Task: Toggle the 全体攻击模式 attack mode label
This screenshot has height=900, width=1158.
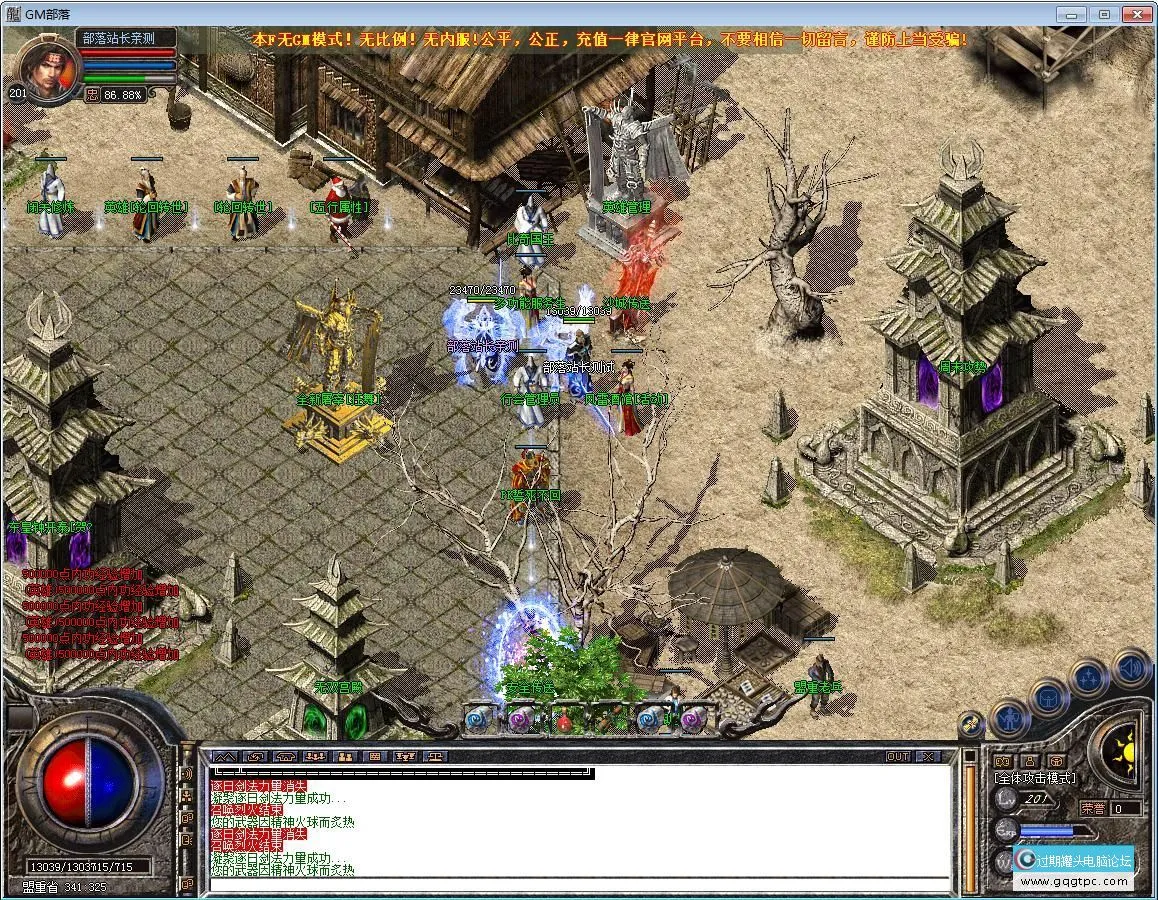Action: tap(1034, 777)
